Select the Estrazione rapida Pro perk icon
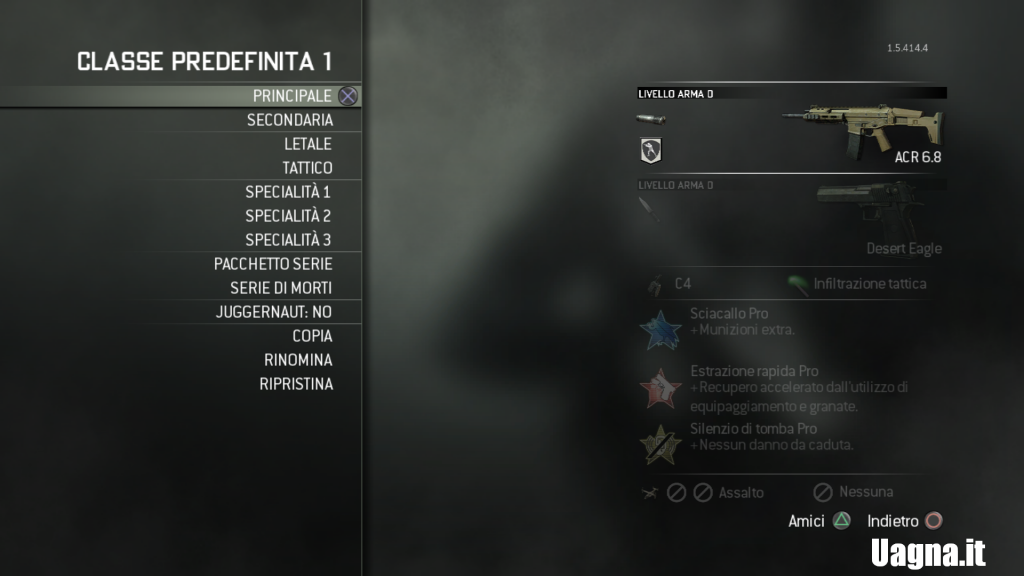This screenshot has width=1024, height=576. coord(660,388)
